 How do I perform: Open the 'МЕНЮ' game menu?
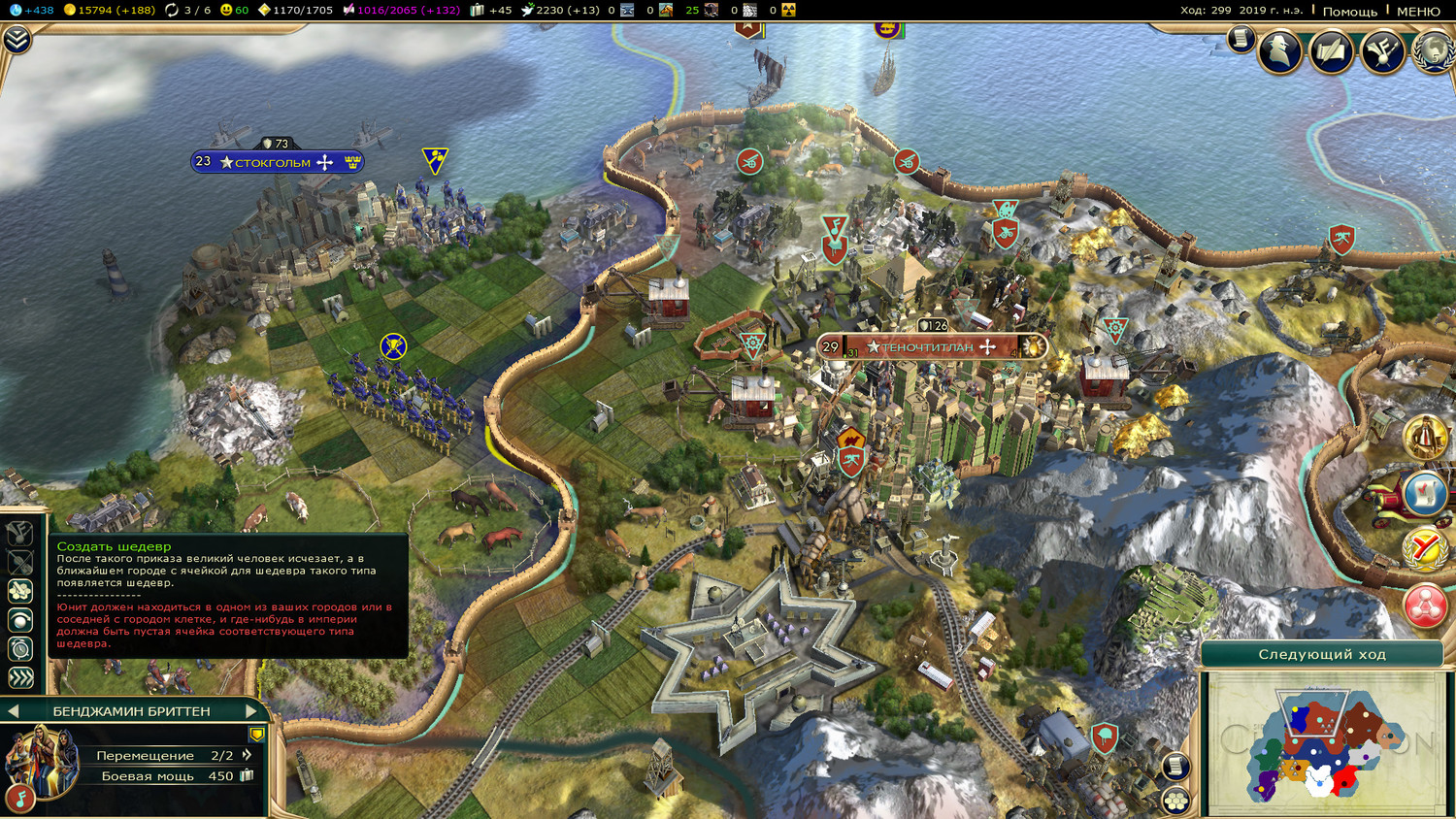1418,11
